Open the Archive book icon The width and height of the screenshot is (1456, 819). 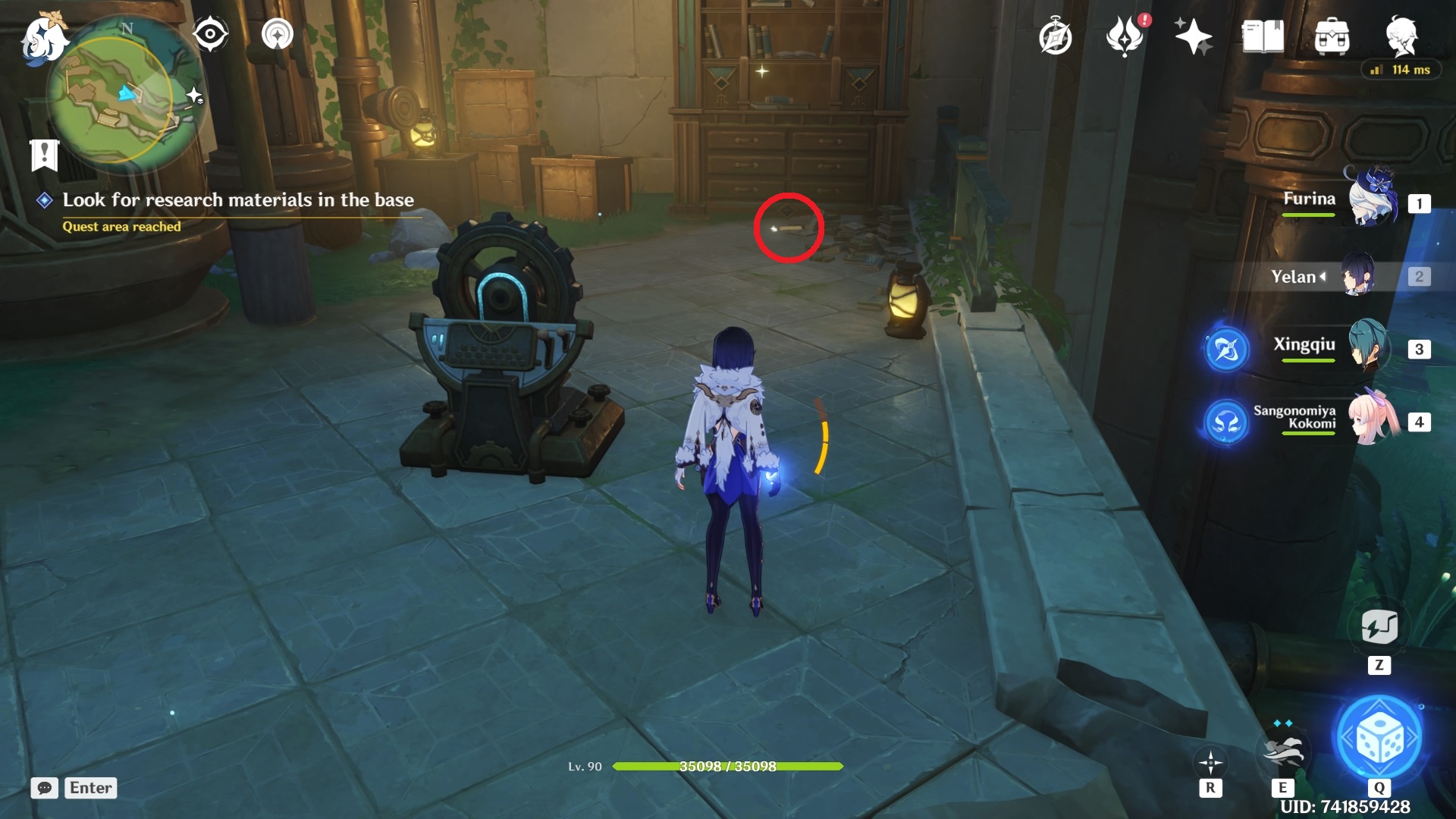[x=1260, y=36]
